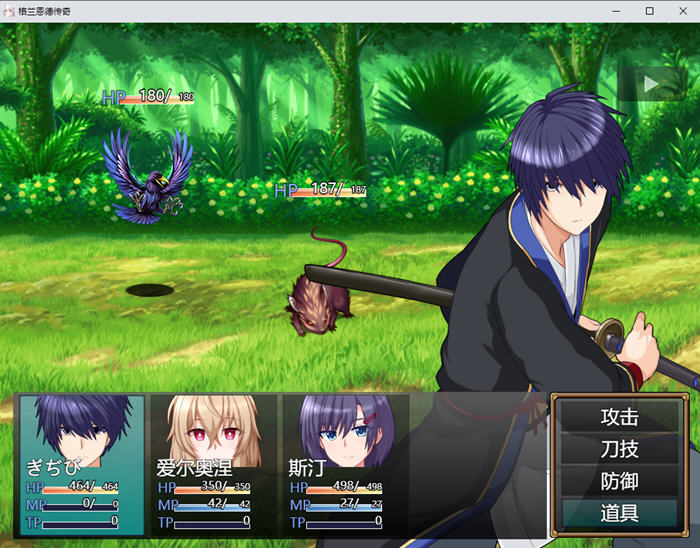
Task: Select the 防御 defend command
Action: tap(619, 481)
